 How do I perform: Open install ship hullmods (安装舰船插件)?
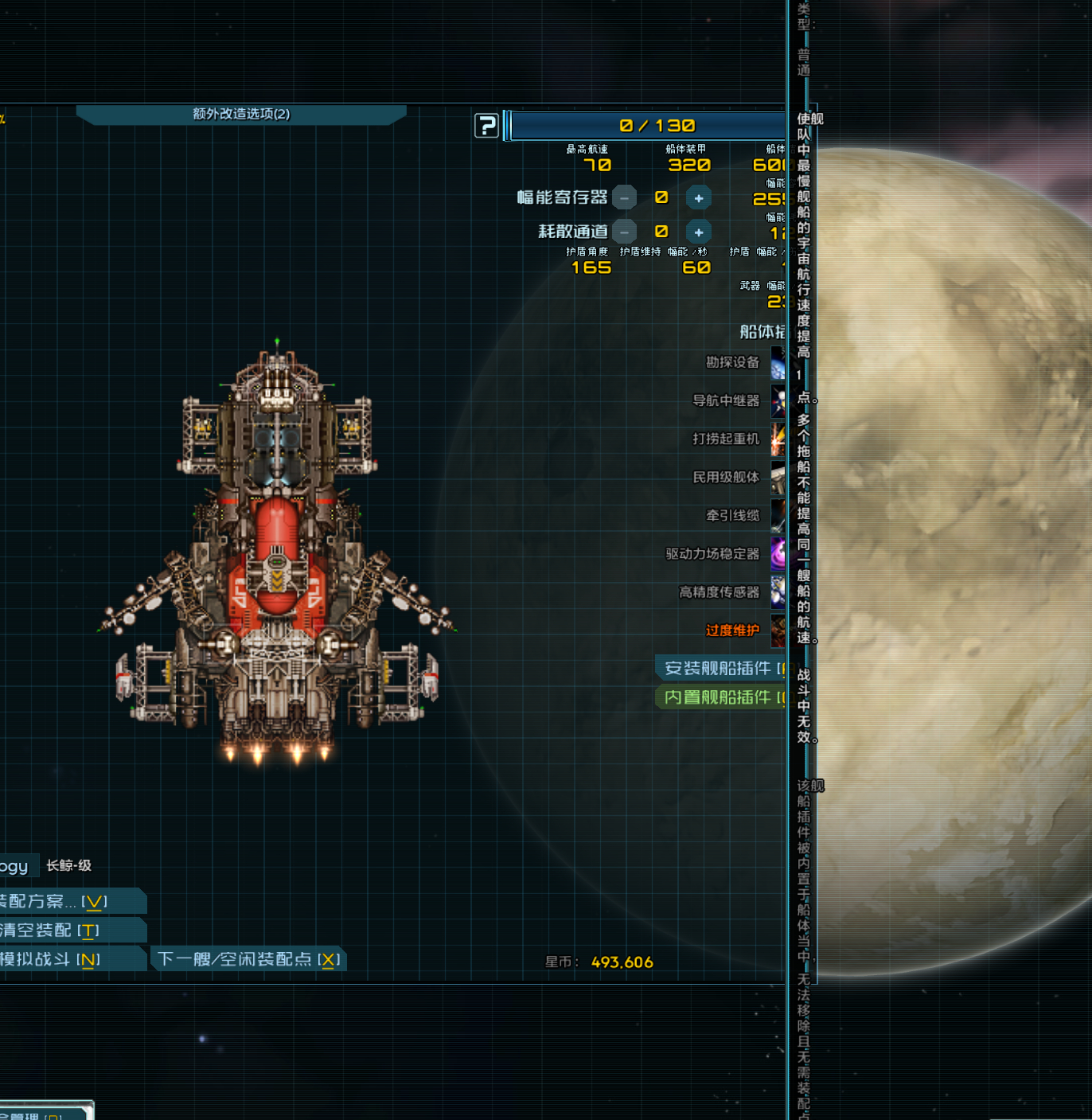tap(720, 669)
